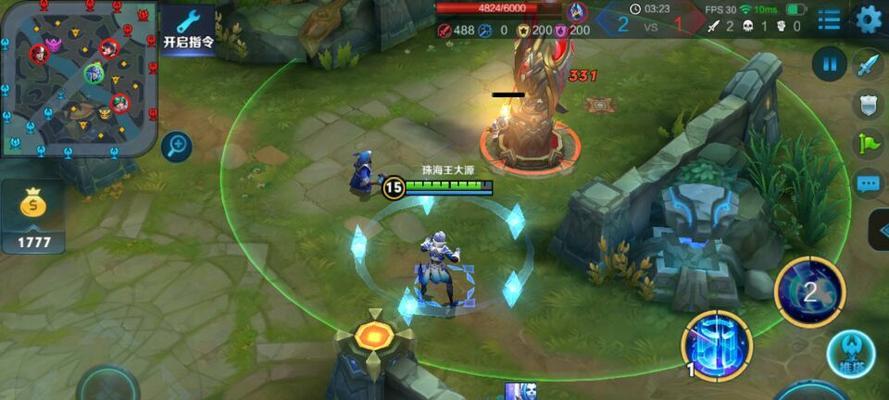889x400 pixels.
Task: Tap the 推塔 push tower button
Action: tap(851, 354)
